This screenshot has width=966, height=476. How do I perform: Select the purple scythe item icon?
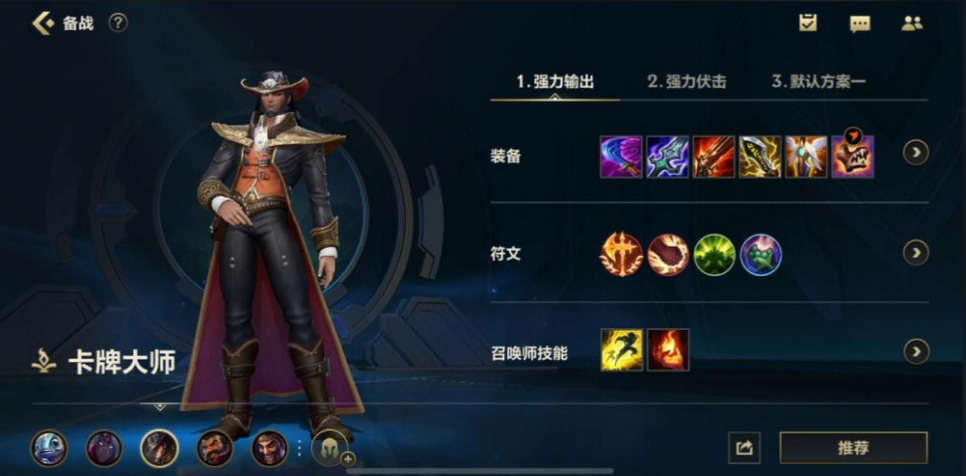[621, 157]
